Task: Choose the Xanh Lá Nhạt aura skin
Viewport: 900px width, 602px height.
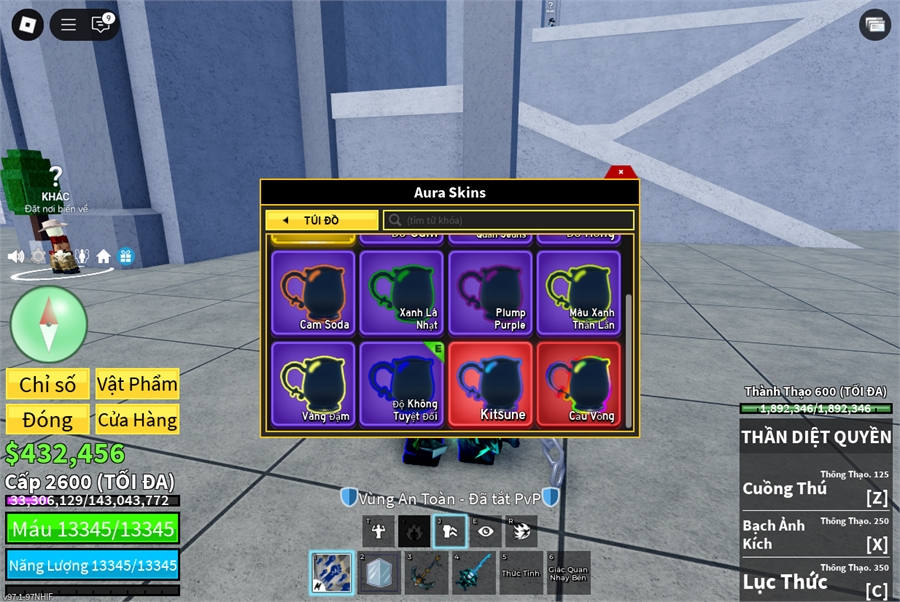Action: tap(402, 292)
